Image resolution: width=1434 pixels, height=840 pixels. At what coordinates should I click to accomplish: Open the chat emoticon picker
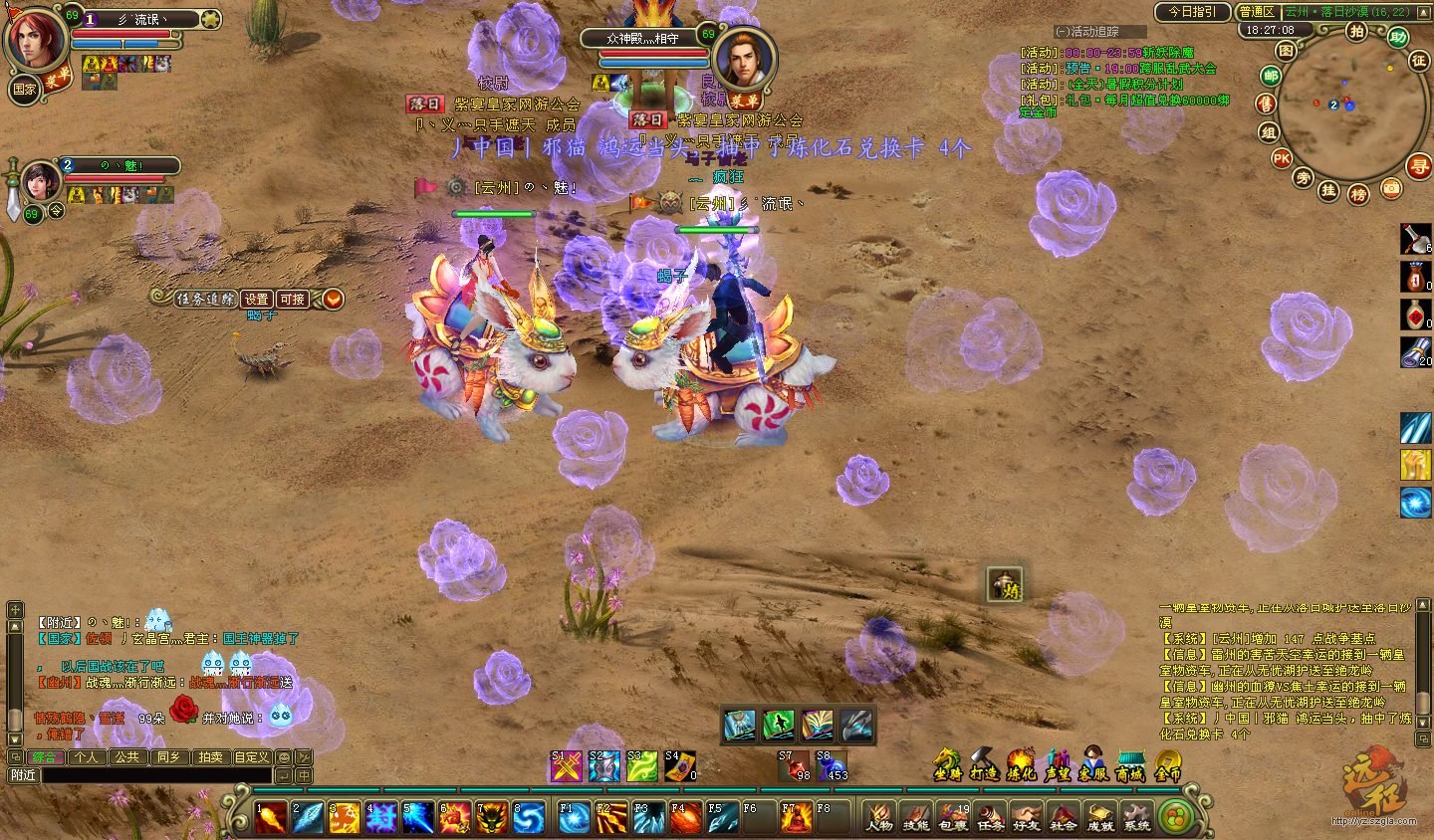pyautogui.click(x=284, y=757)
